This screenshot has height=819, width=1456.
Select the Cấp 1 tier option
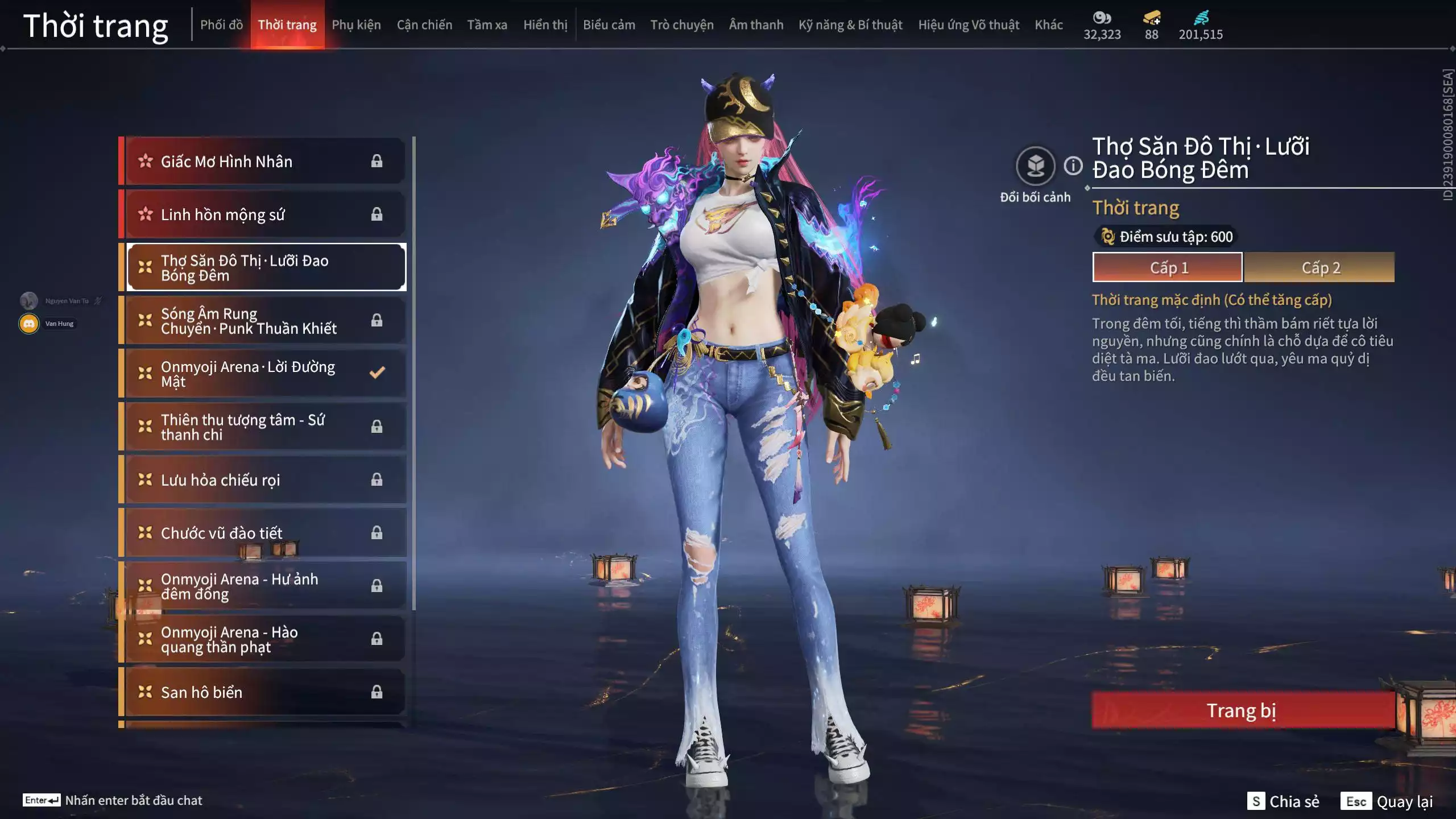(1168, 267)
